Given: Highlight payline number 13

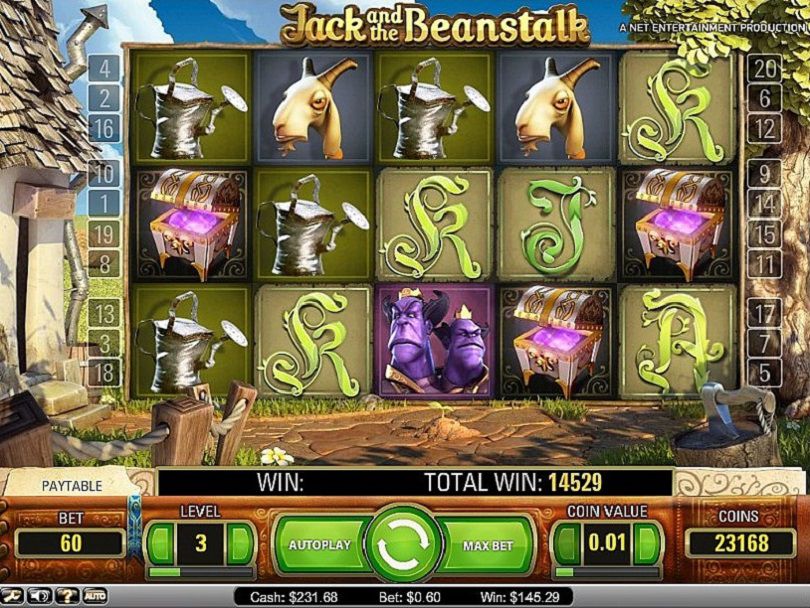Looking at the screenshot, I should click(x=104, y=313).
